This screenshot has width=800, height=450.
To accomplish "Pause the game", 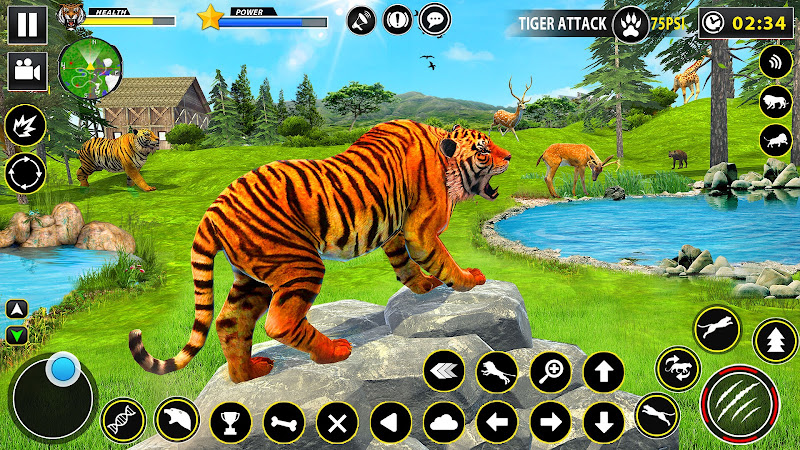I will [29, 23].
